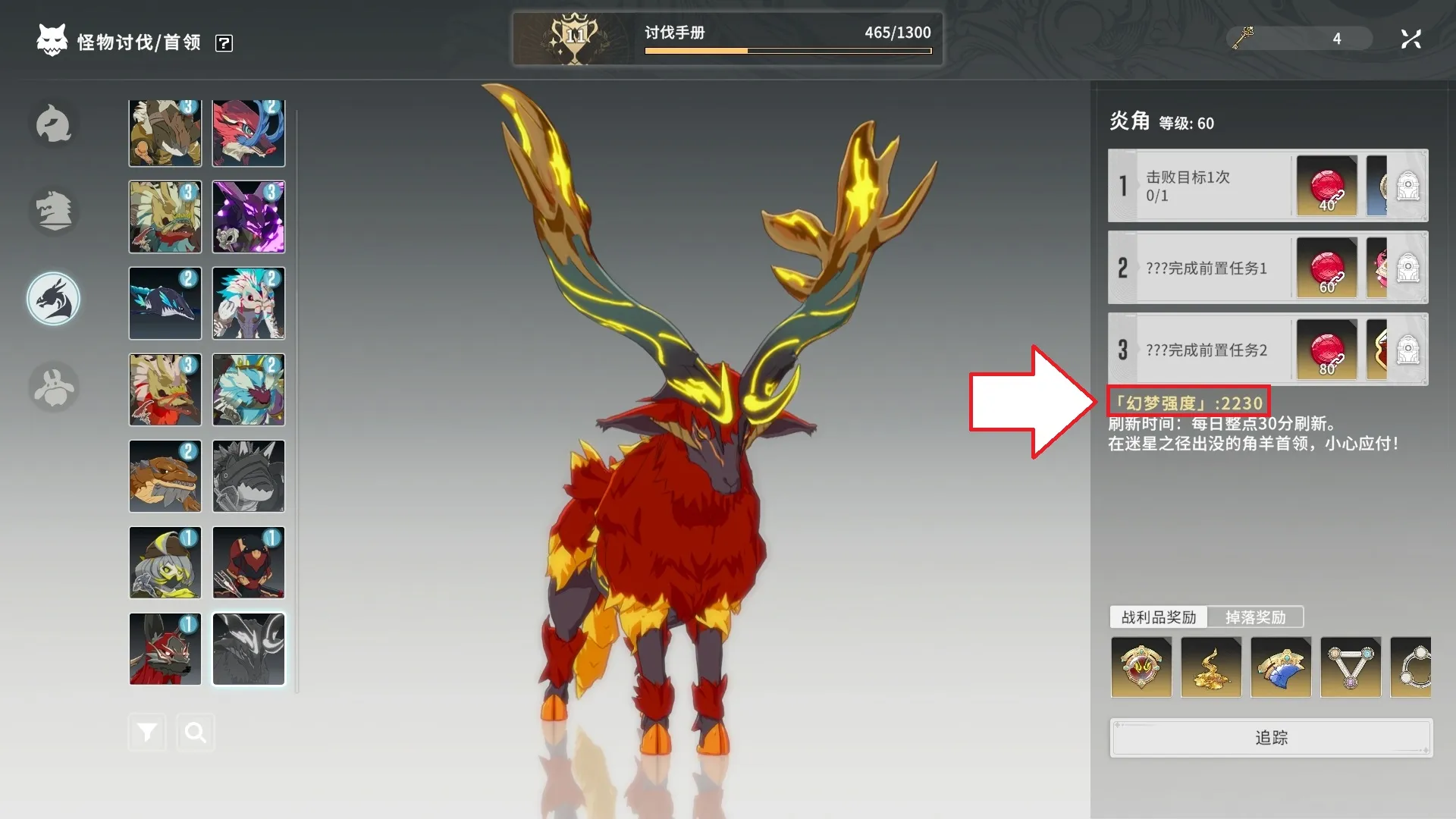1456x819 pixels.
Task: Open the magnifying glass search button
Action: click(196, 732)
